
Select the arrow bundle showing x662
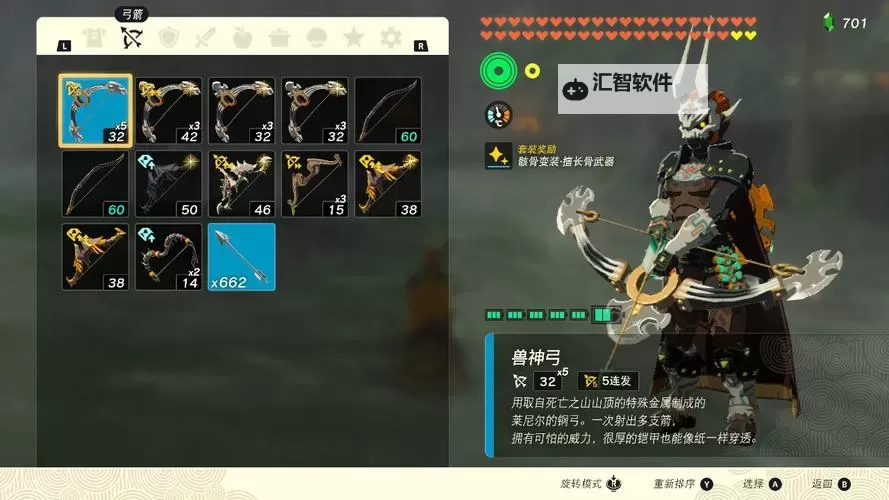241,257
